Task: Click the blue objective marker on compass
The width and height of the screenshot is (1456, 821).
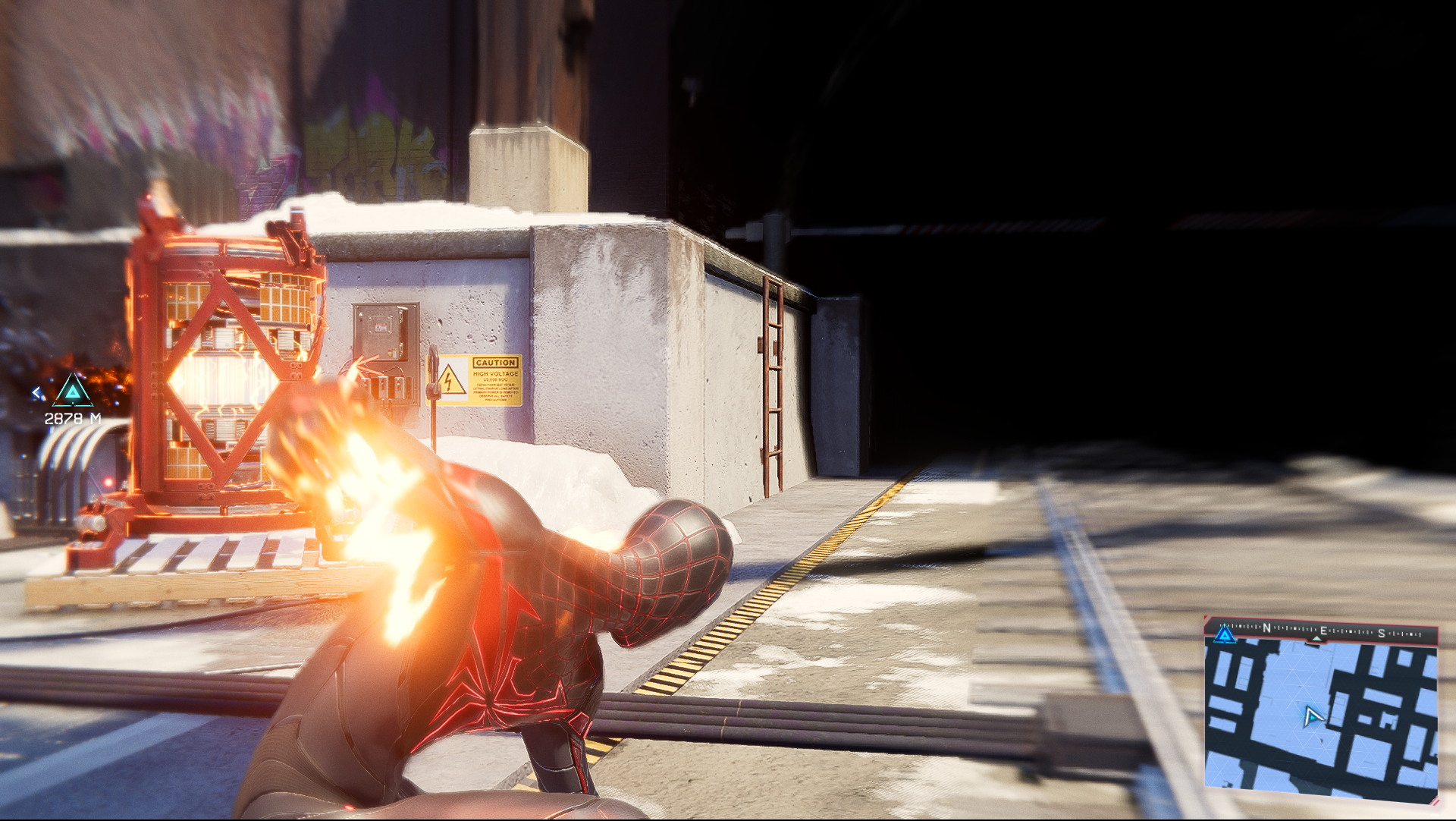Action: pyautogui.click(x=1225, y=634)
